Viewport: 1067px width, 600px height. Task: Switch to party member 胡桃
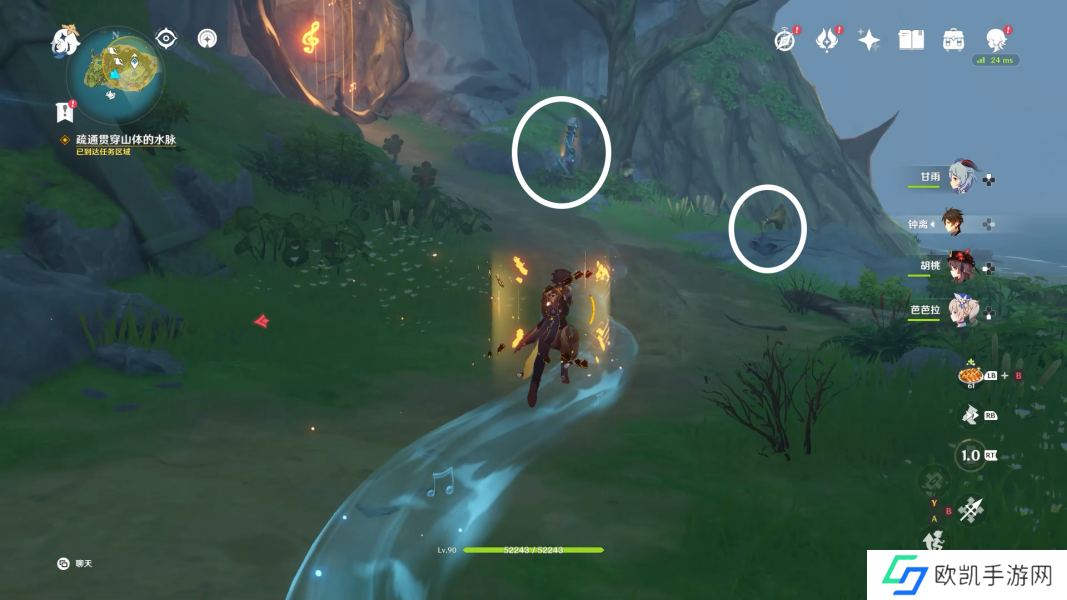tap(961, 265)
